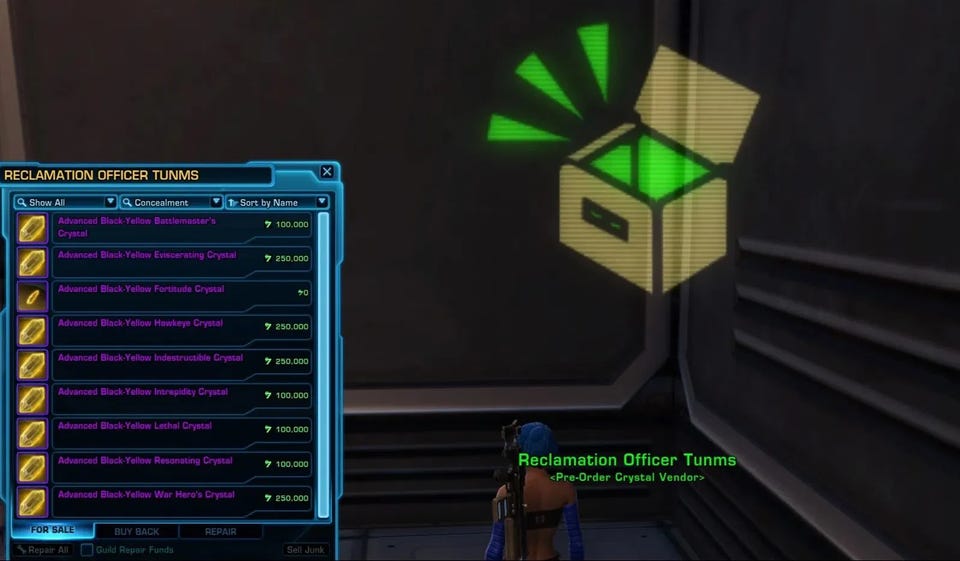
Task: Select Advanced Black-Yellow Eviscerating Crystal
Action: coord(165,262)
